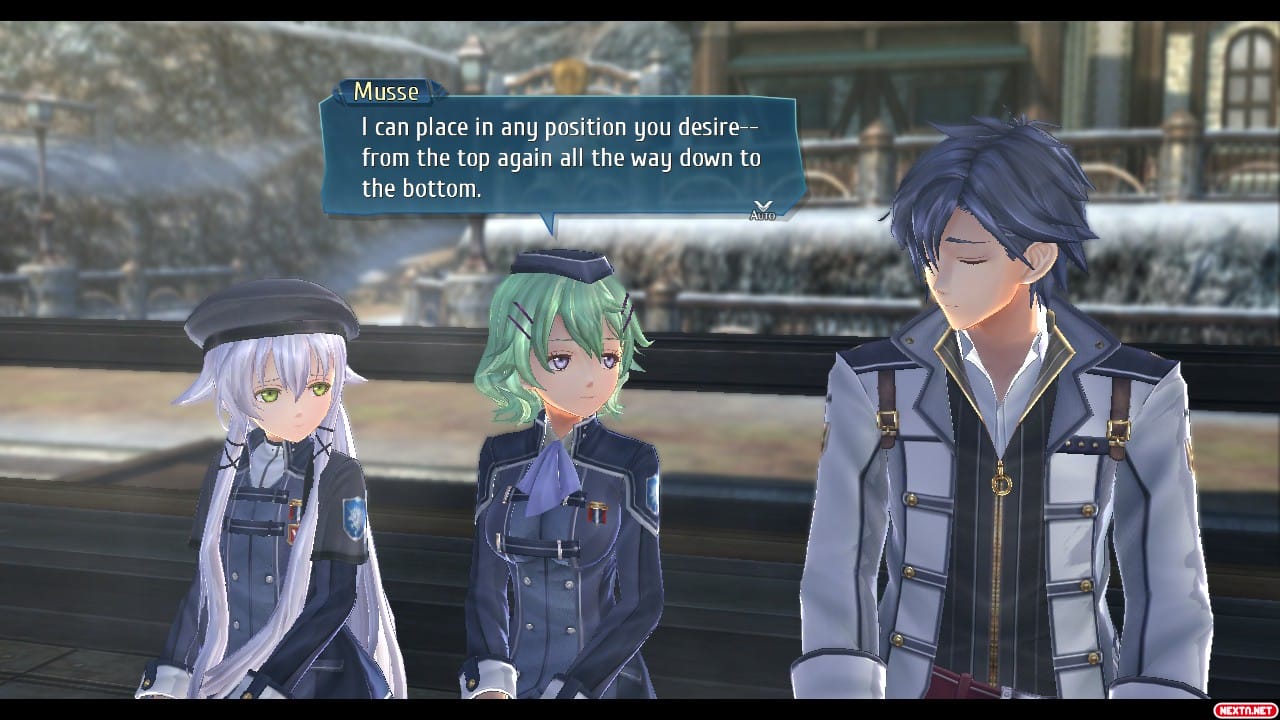
Task: Click the line reading 'the bottom.'
Action: [x=420, y=188]
